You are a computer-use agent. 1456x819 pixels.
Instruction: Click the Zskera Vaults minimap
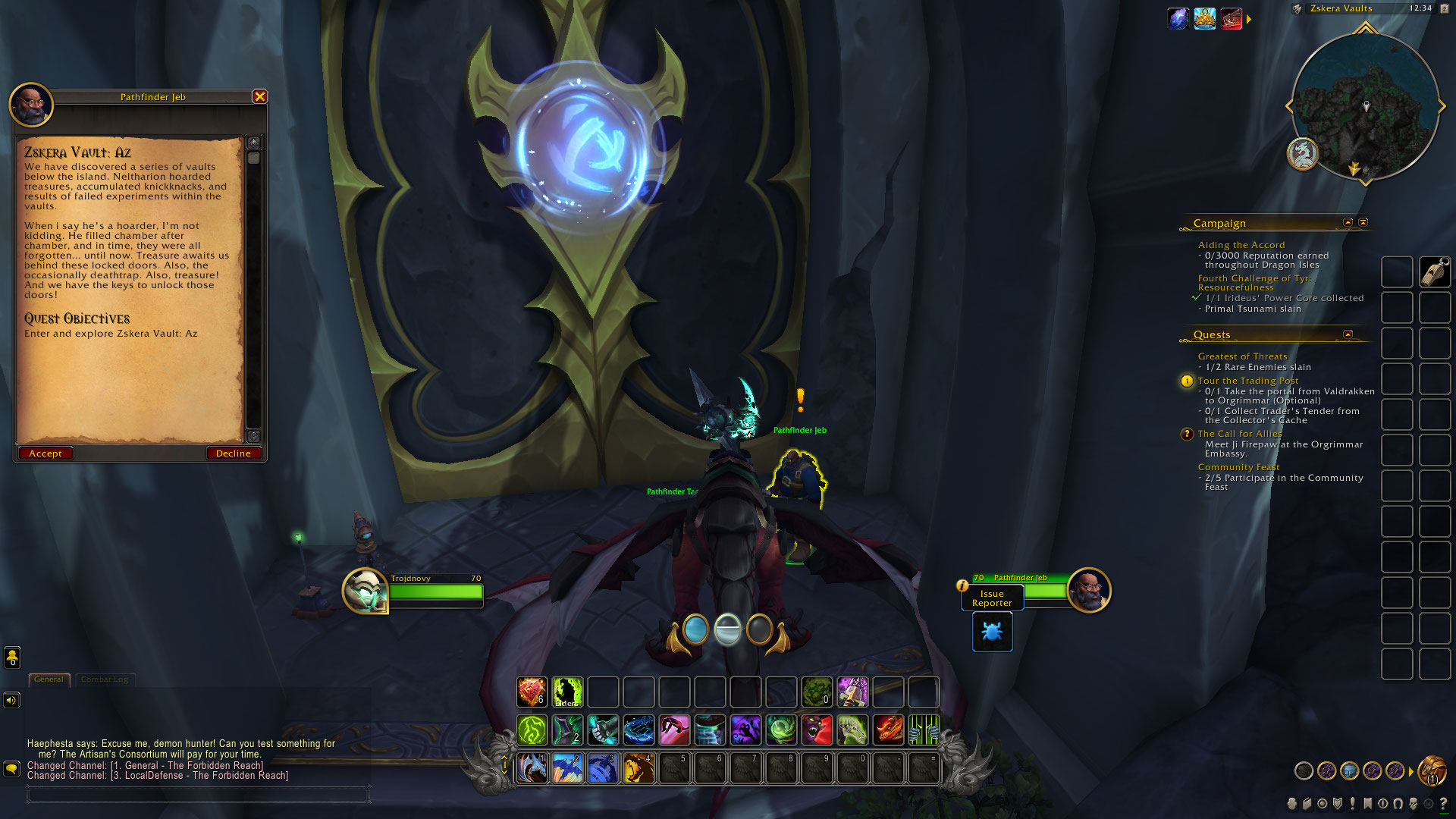1364,106
